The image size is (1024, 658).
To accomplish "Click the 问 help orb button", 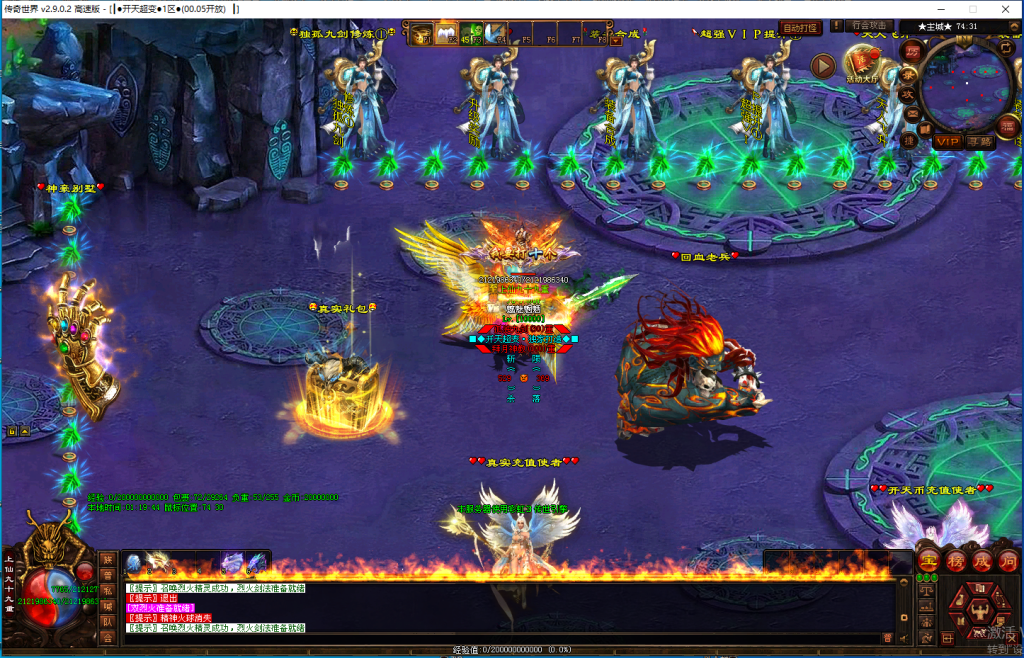I will pyautogui.click(x=1007, y=560).
